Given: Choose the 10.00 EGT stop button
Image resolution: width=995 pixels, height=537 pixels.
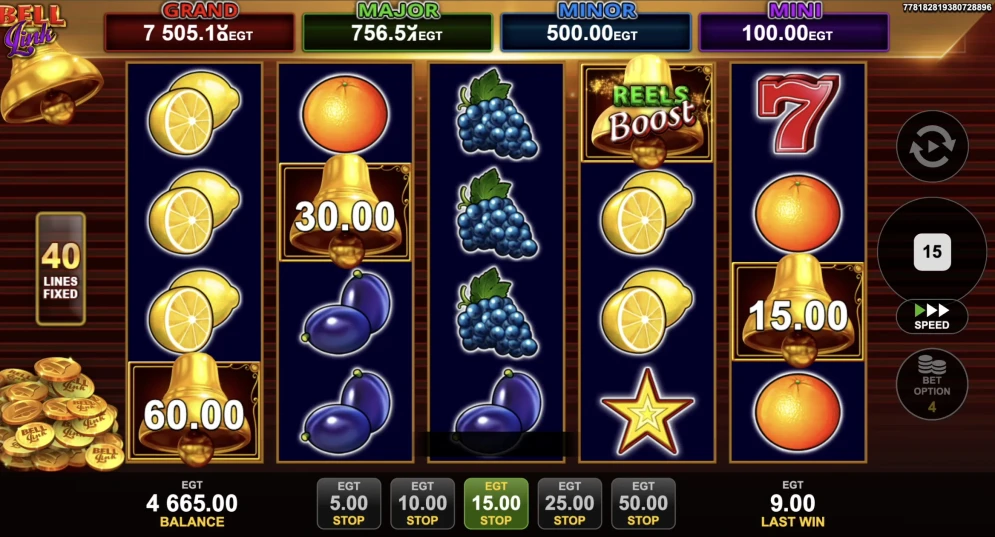Looking at the screenshot, I should pos(422,503).
